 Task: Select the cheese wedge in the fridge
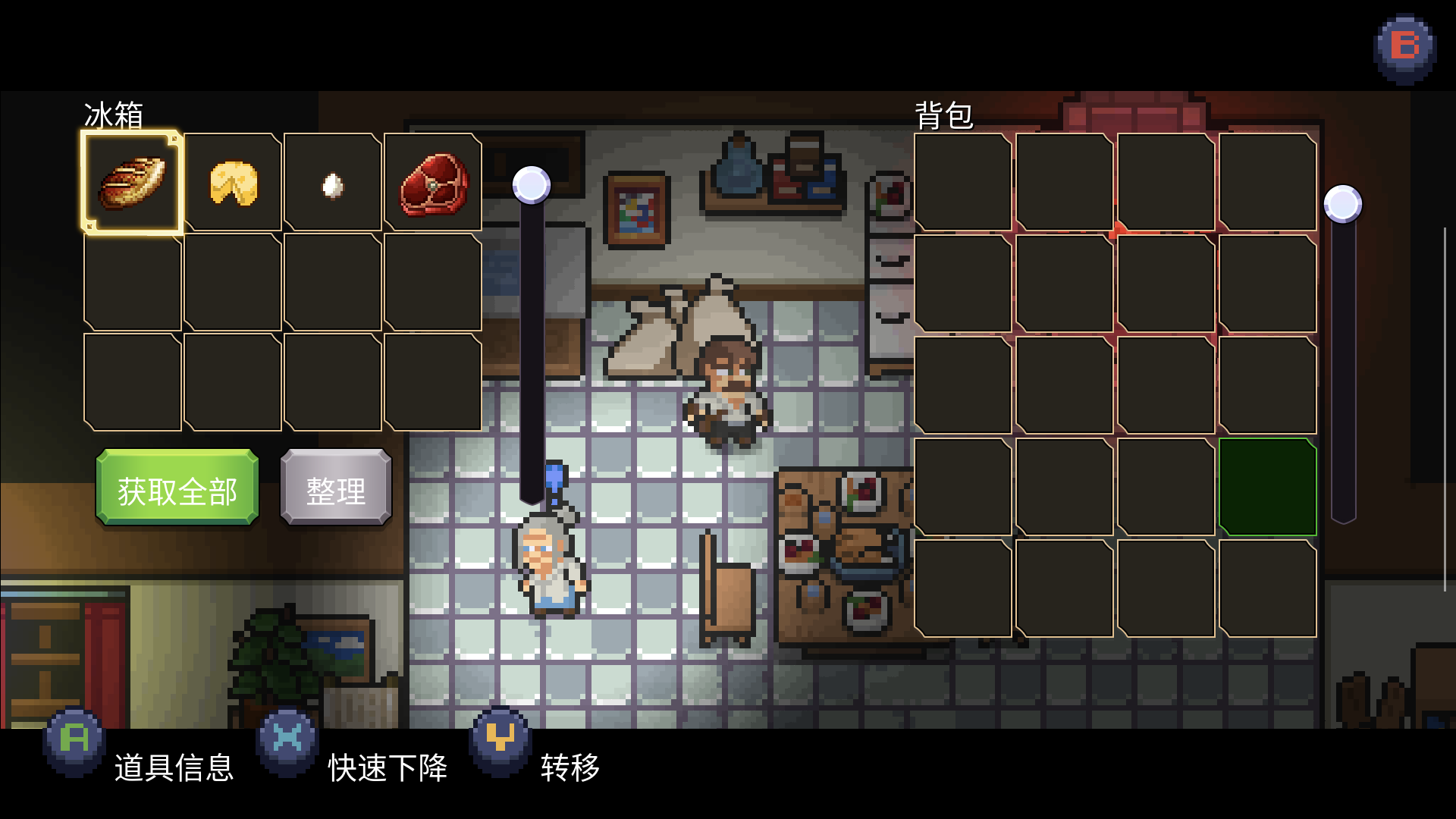(x=232, y=182)
